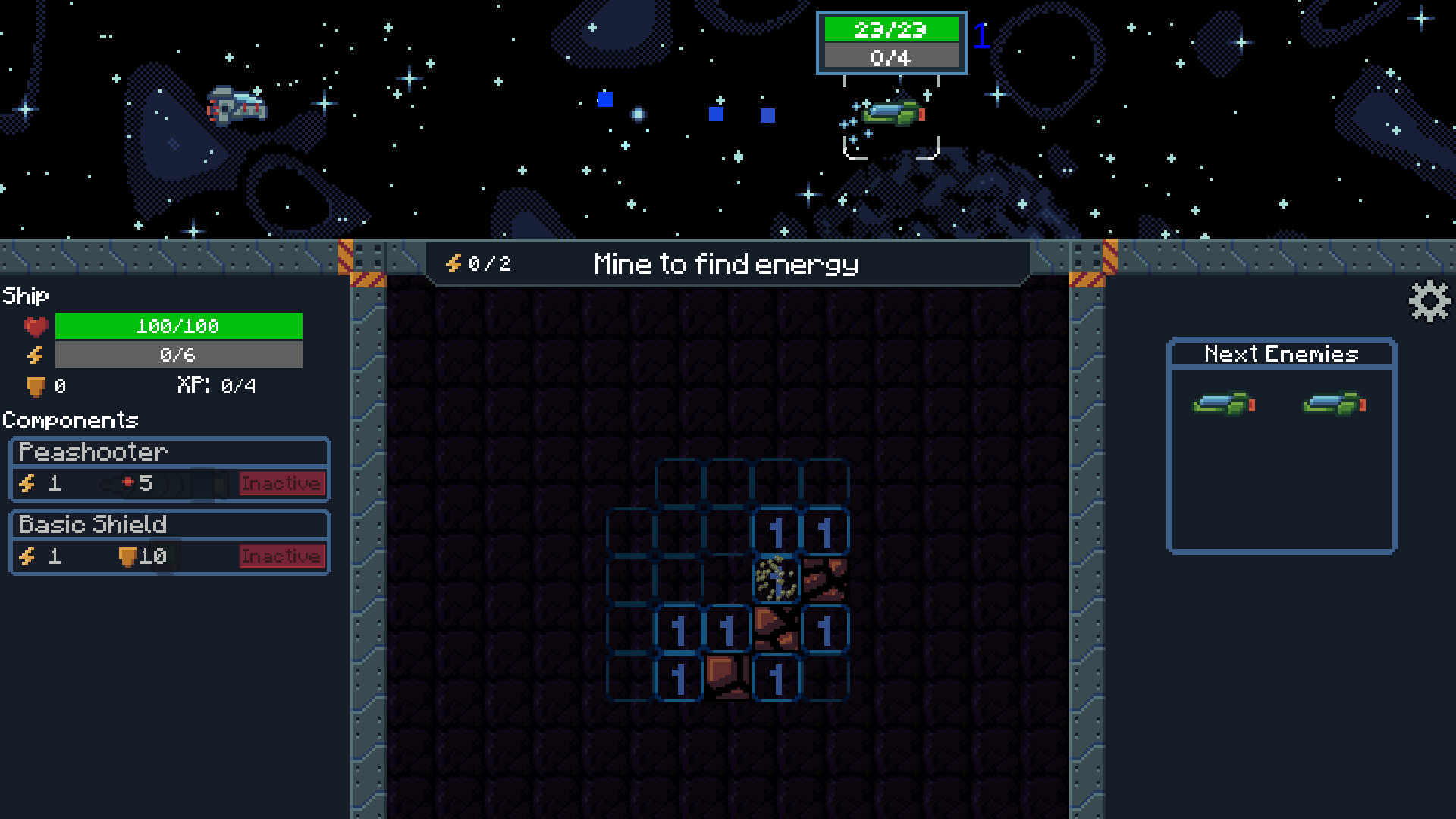Image resolution: width=1456 pixels, height=819 pixels.
Task: Toggle the Basic Shield Inactive state
Action: (281, 556)
